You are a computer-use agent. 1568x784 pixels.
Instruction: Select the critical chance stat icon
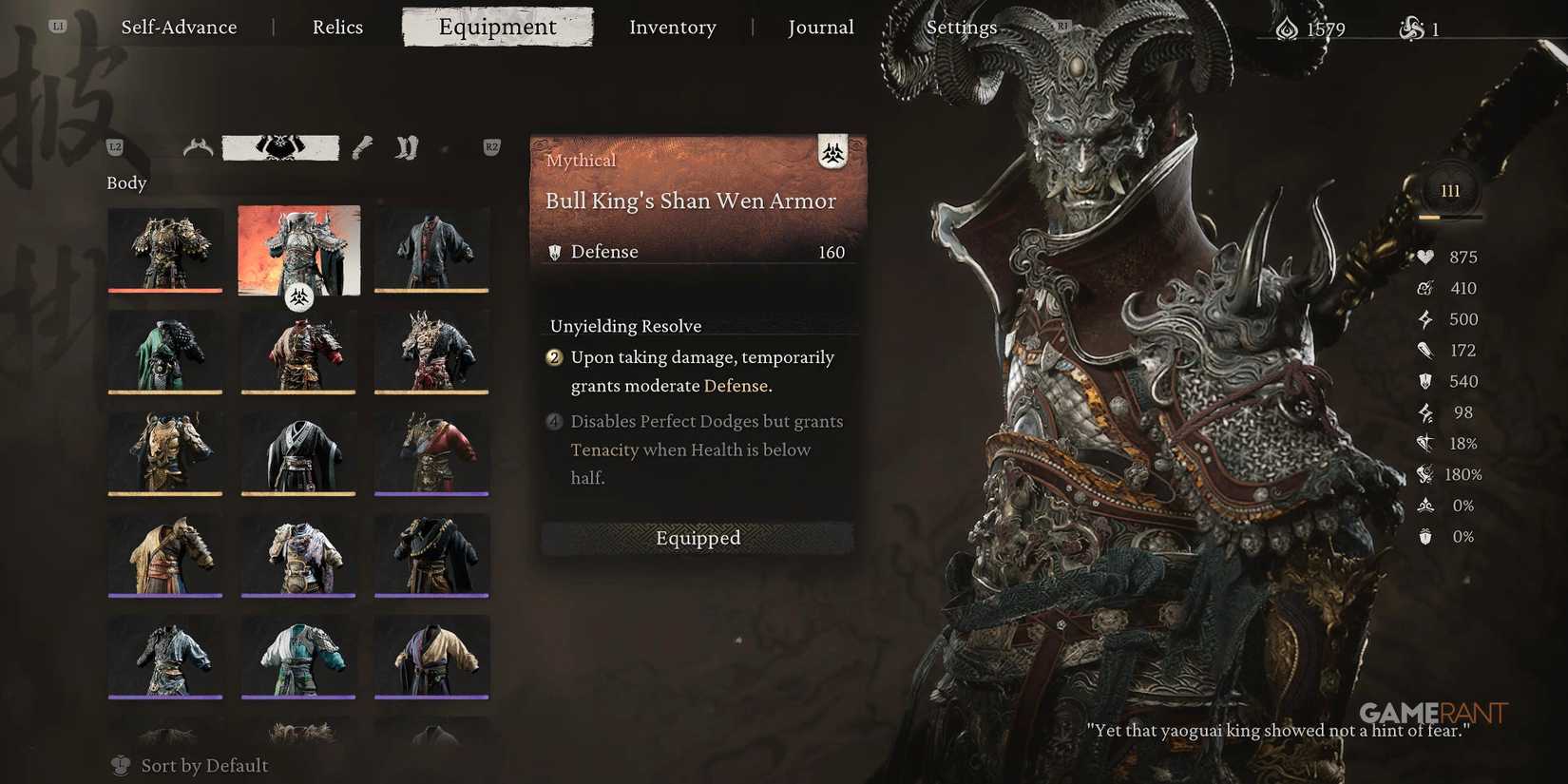coord(1425,443)
